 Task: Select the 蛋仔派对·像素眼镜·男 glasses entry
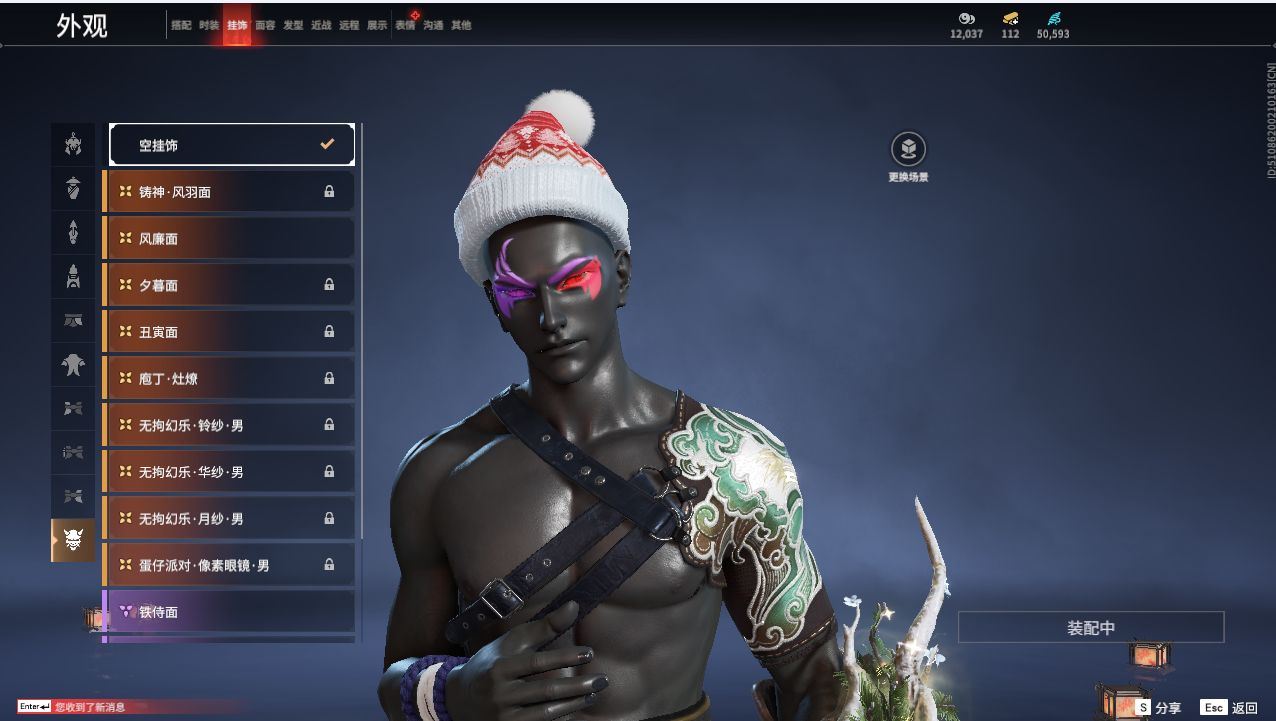click(x=229, y=565)
